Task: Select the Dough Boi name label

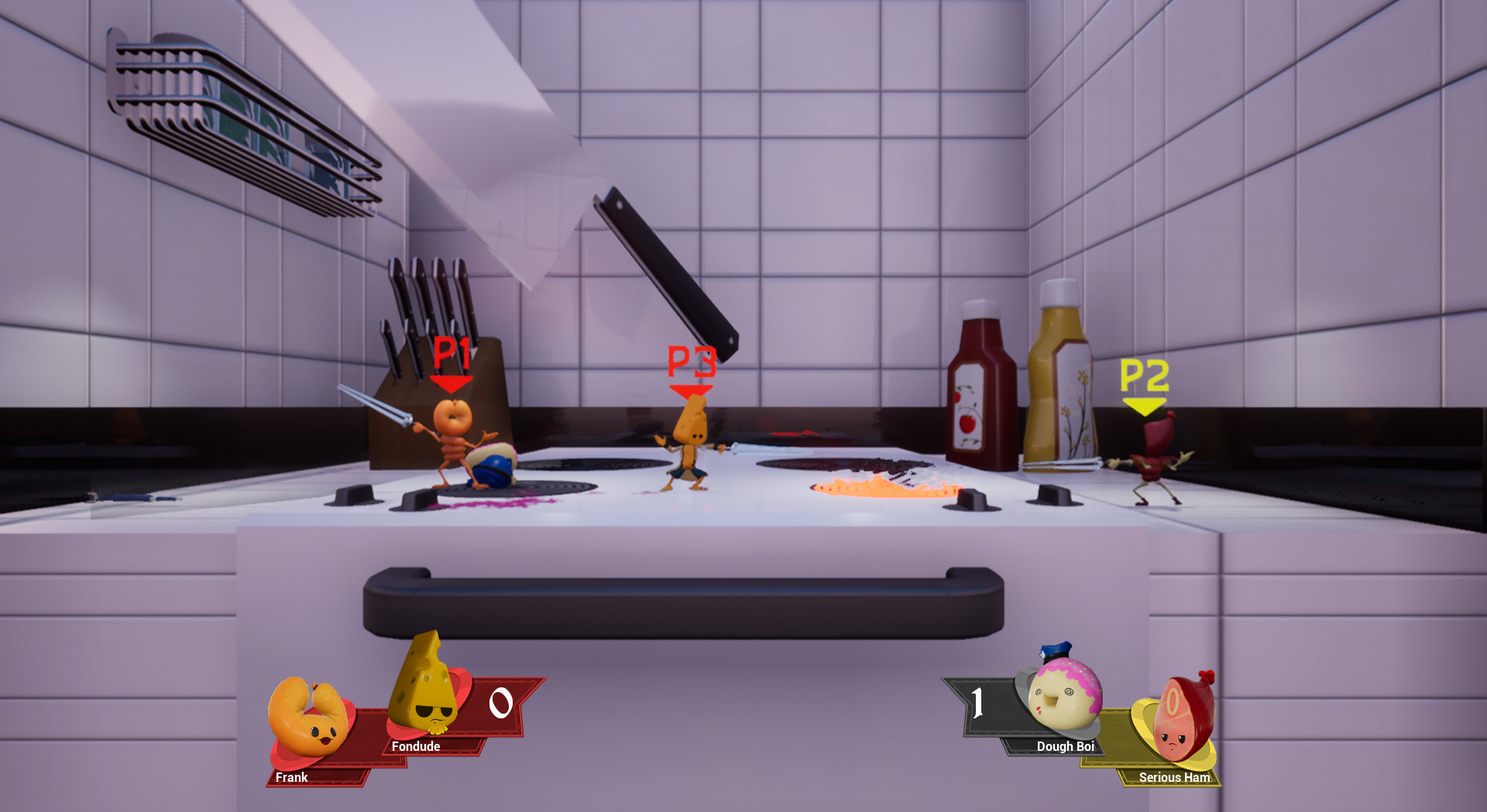Action: click(1066, 747)
